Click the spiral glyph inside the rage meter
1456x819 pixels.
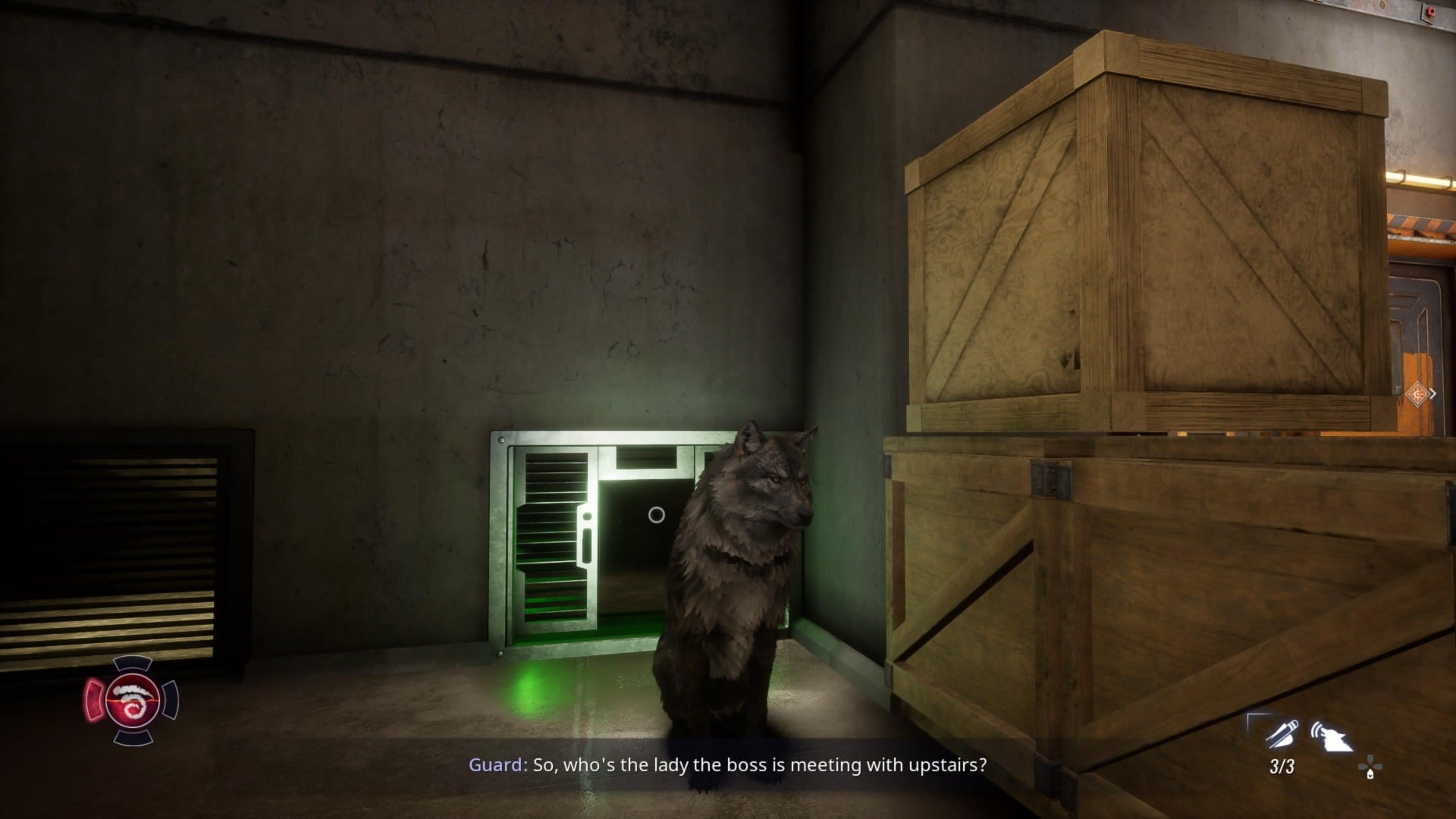134,709
